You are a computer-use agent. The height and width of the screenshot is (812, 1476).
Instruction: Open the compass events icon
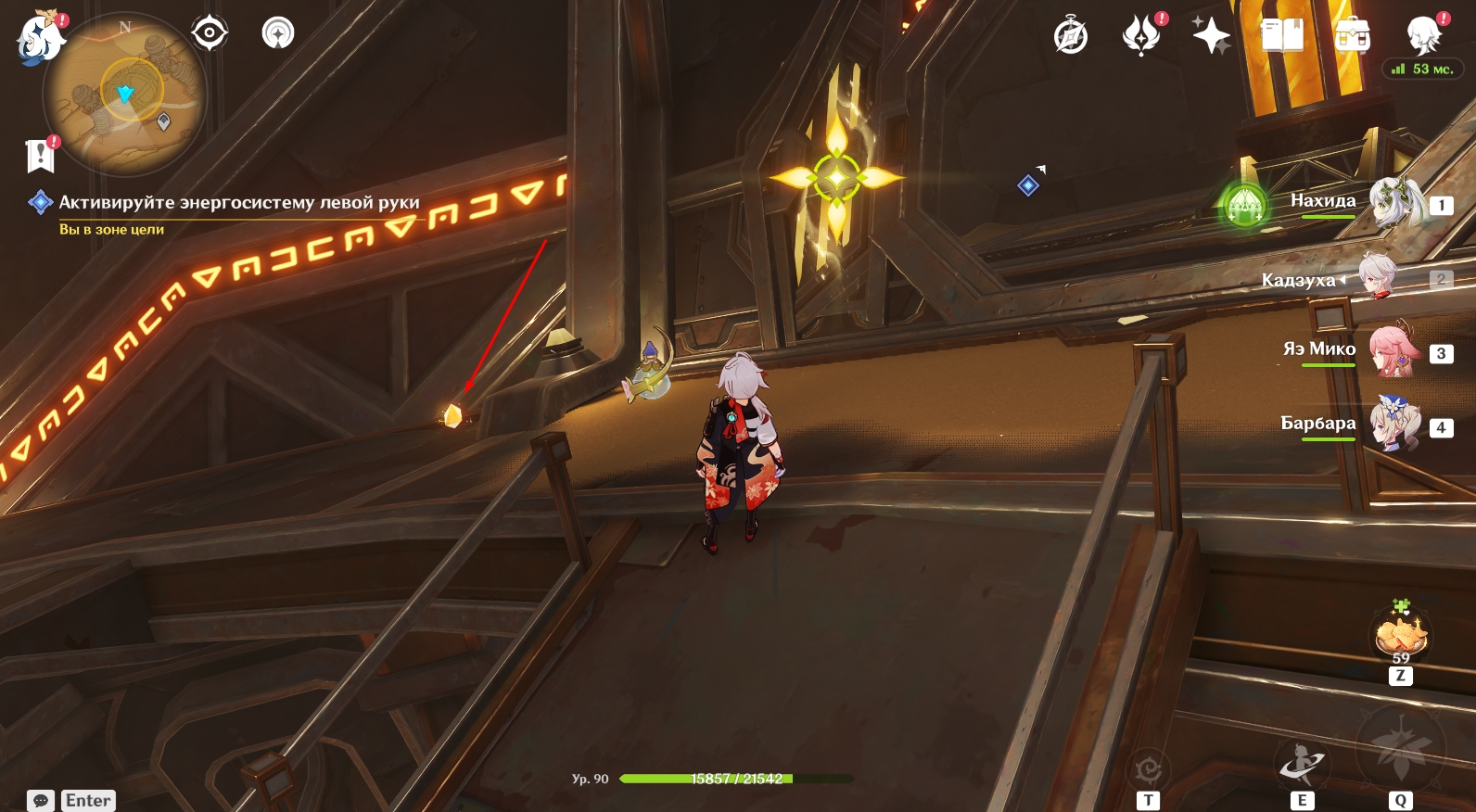click(x=1071, y=37)
